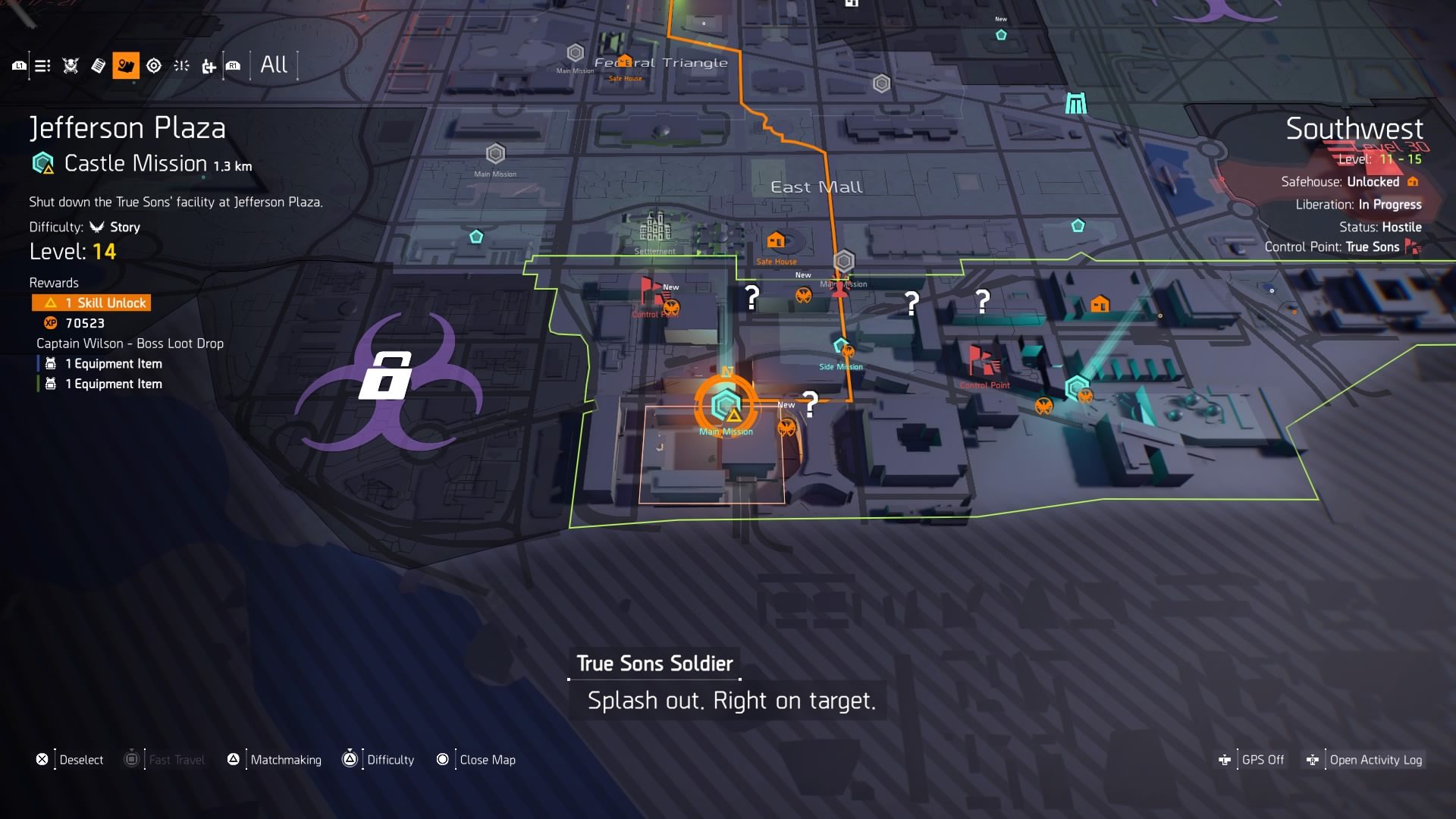This screenshot has height=819, width=1456.
Task: Select the Settlement building marker
Action: (655, 227)
